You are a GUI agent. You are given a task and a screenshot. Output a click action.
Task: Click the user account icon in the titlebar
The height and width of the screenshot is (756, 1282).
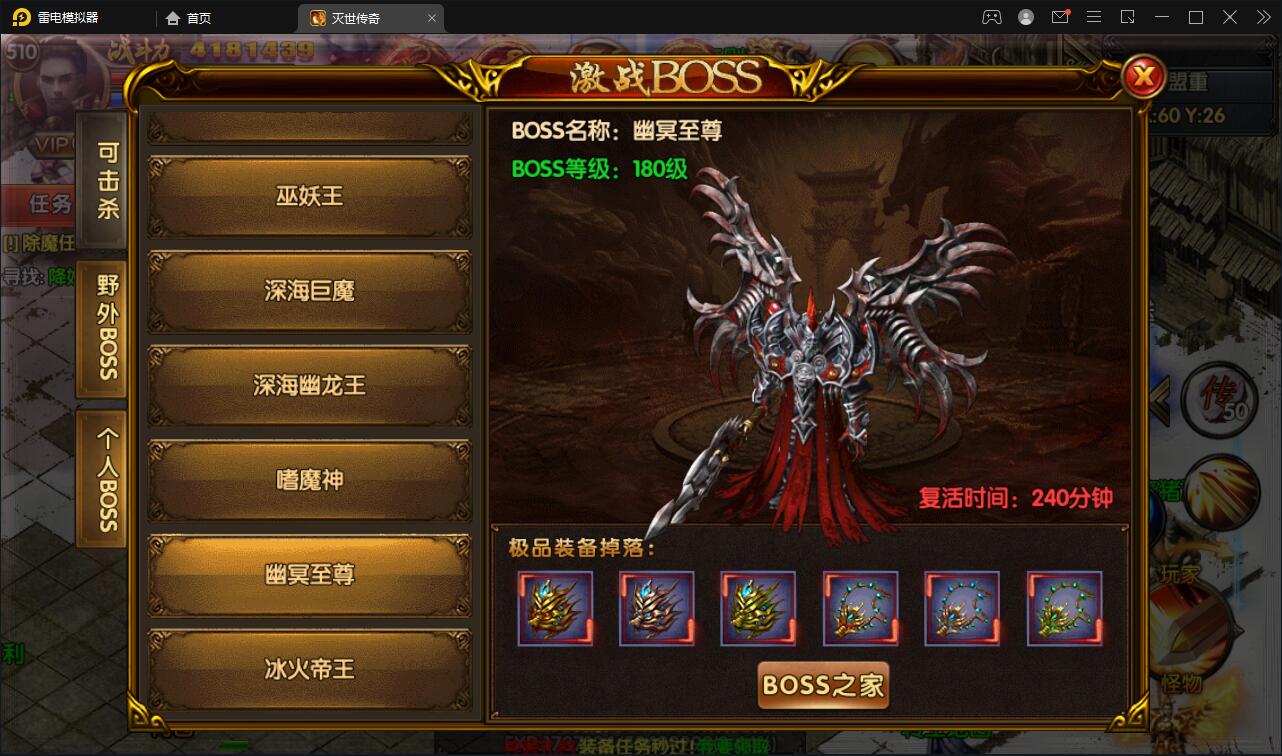(x=1026, y=16)
